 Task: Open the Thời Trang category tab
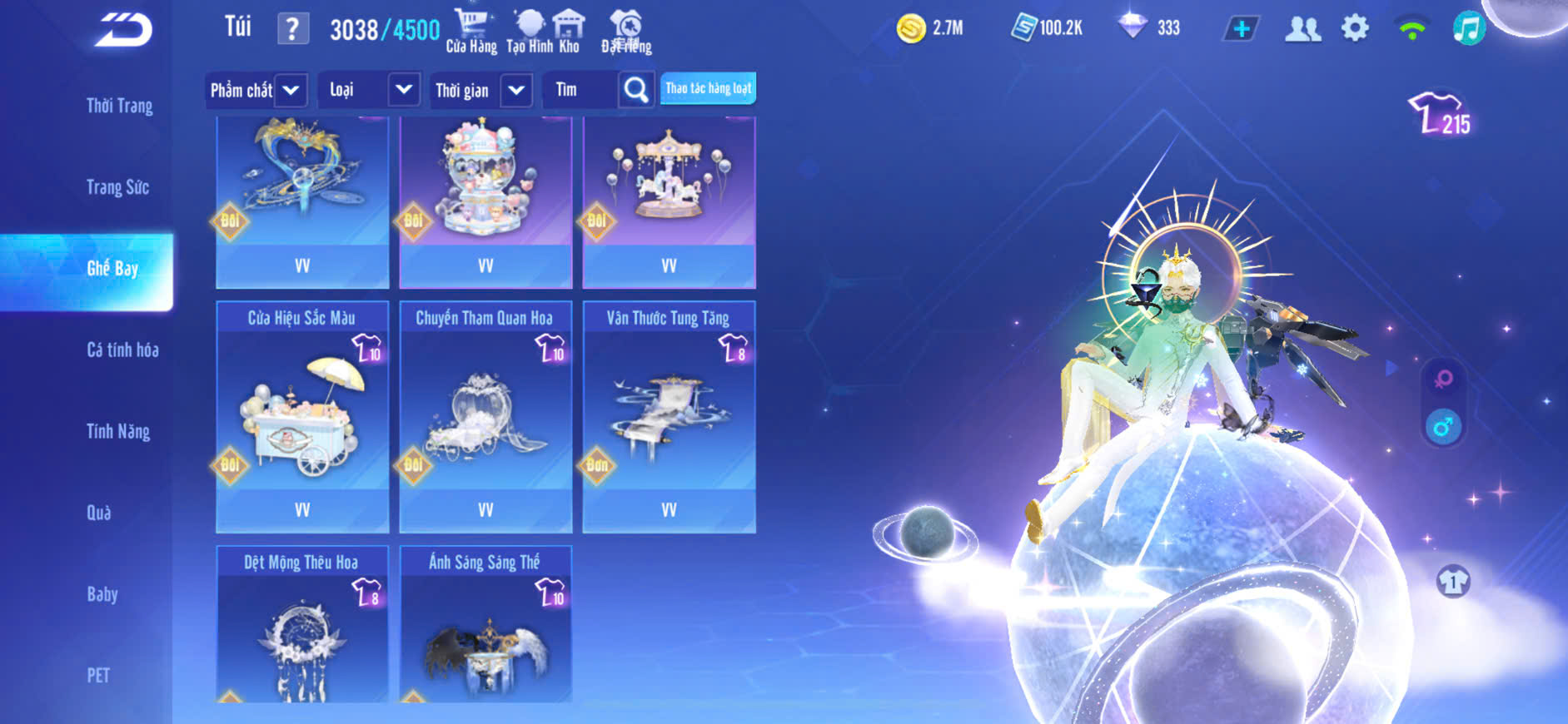pos(119,106)
